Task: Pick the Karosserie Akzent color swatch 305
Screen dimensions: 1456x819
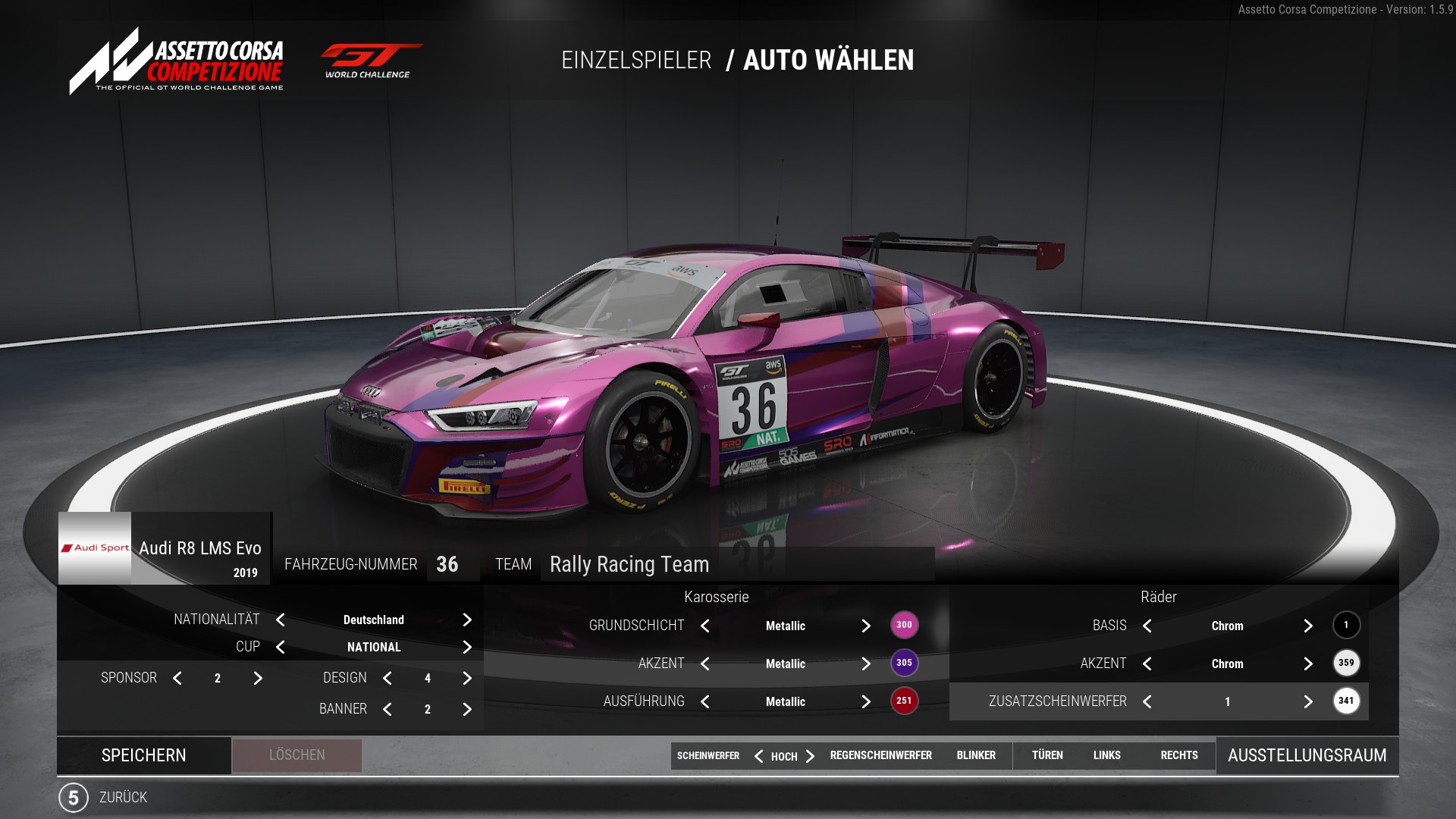Action: [x=904, y=663]
